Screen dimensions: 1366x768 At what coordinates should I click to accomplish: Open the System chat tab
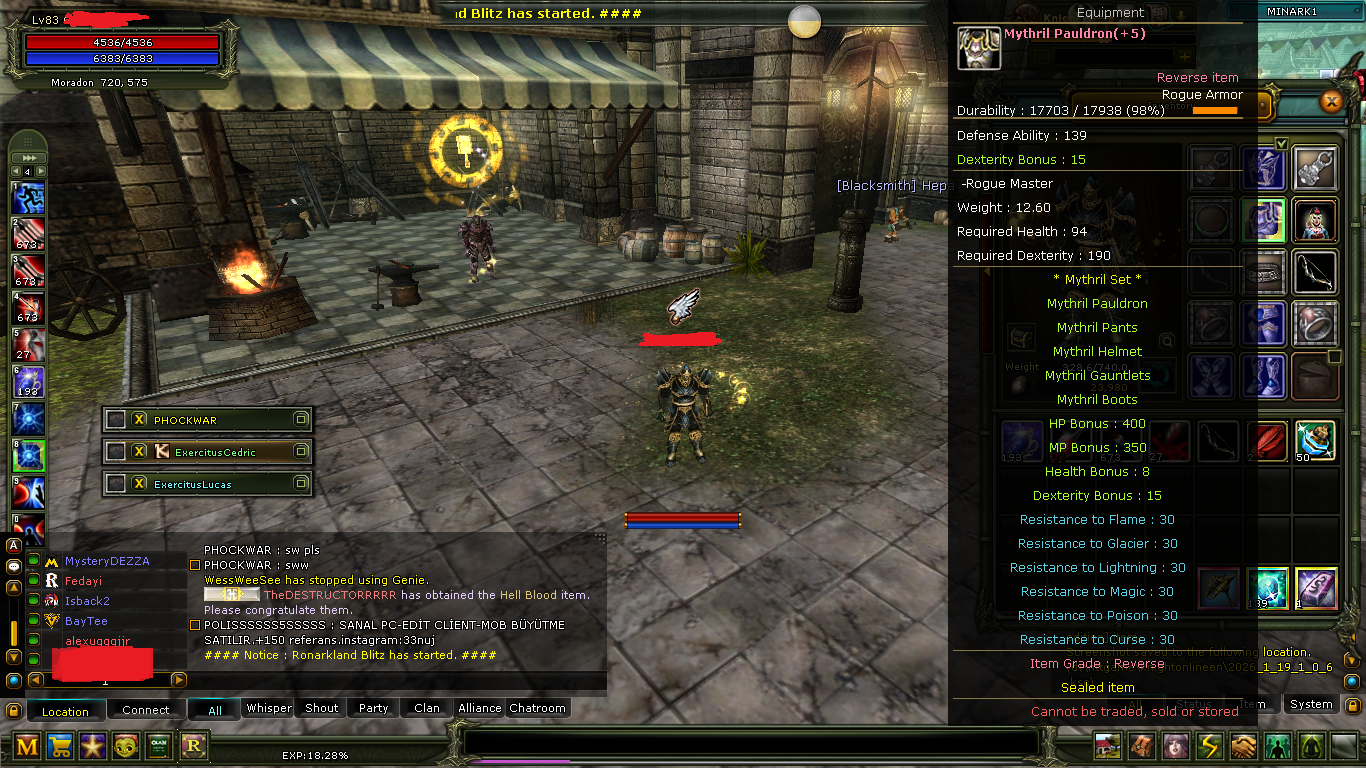pos(1311,704)
